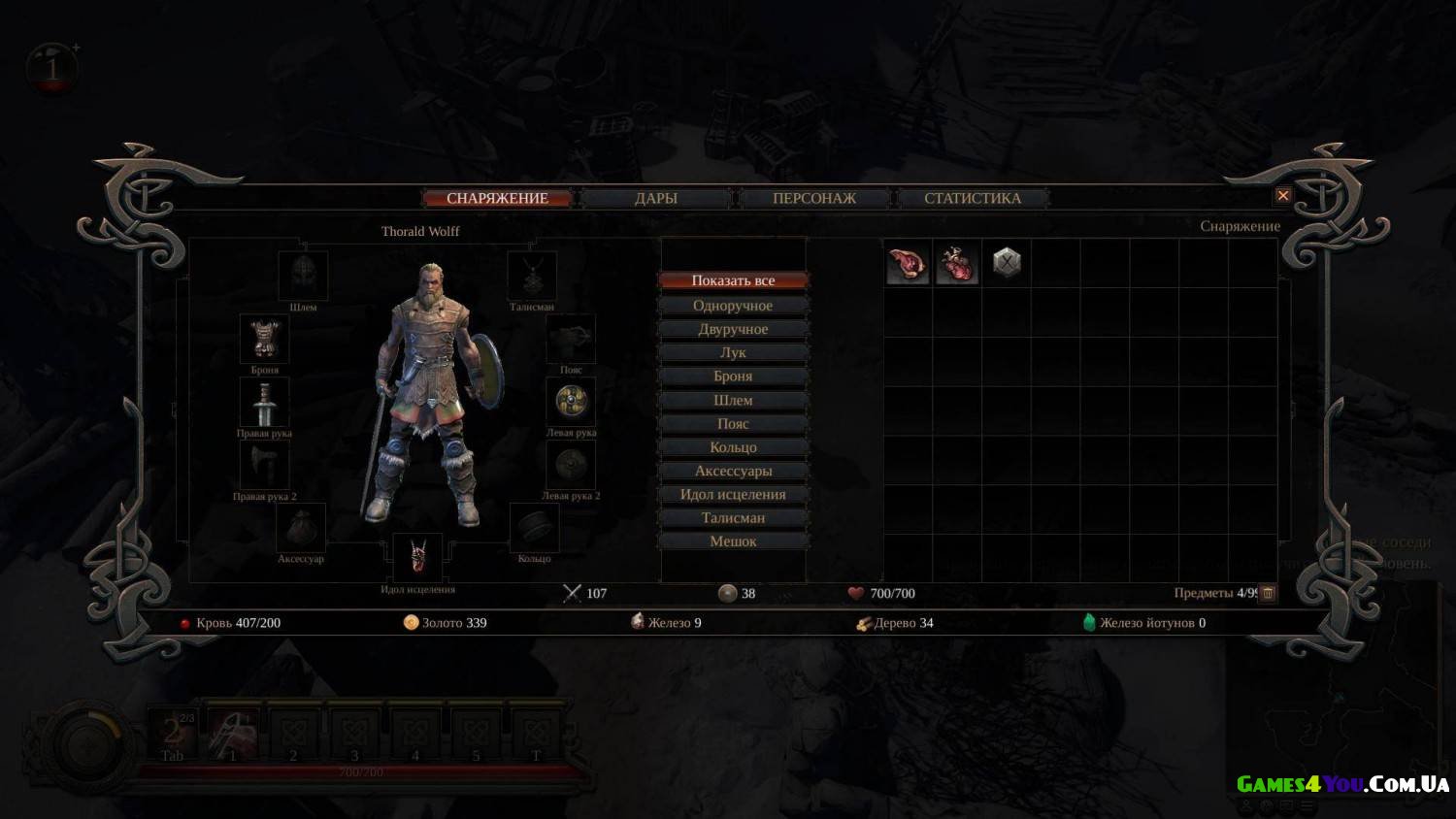Click the trash bin delete button
The height and width of the screenshot is (819, 1456).
coord(1267,593)
